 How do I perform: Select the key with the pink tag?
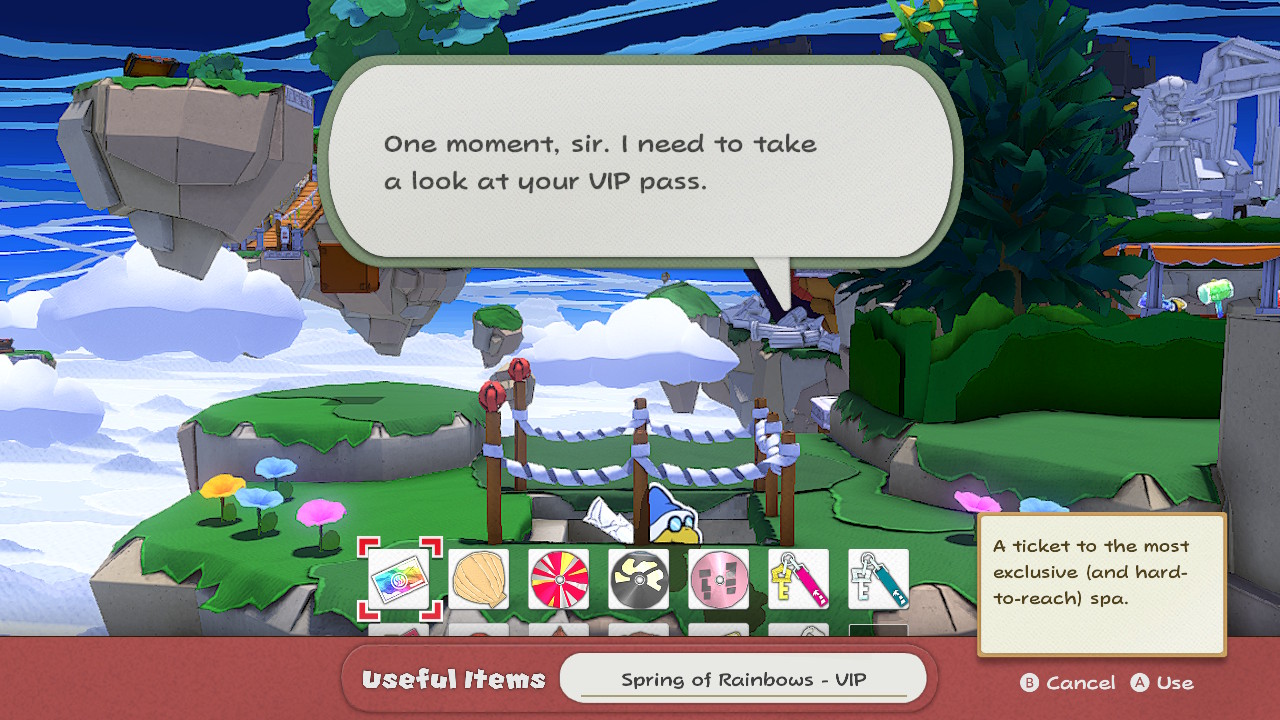click(798, 577)
